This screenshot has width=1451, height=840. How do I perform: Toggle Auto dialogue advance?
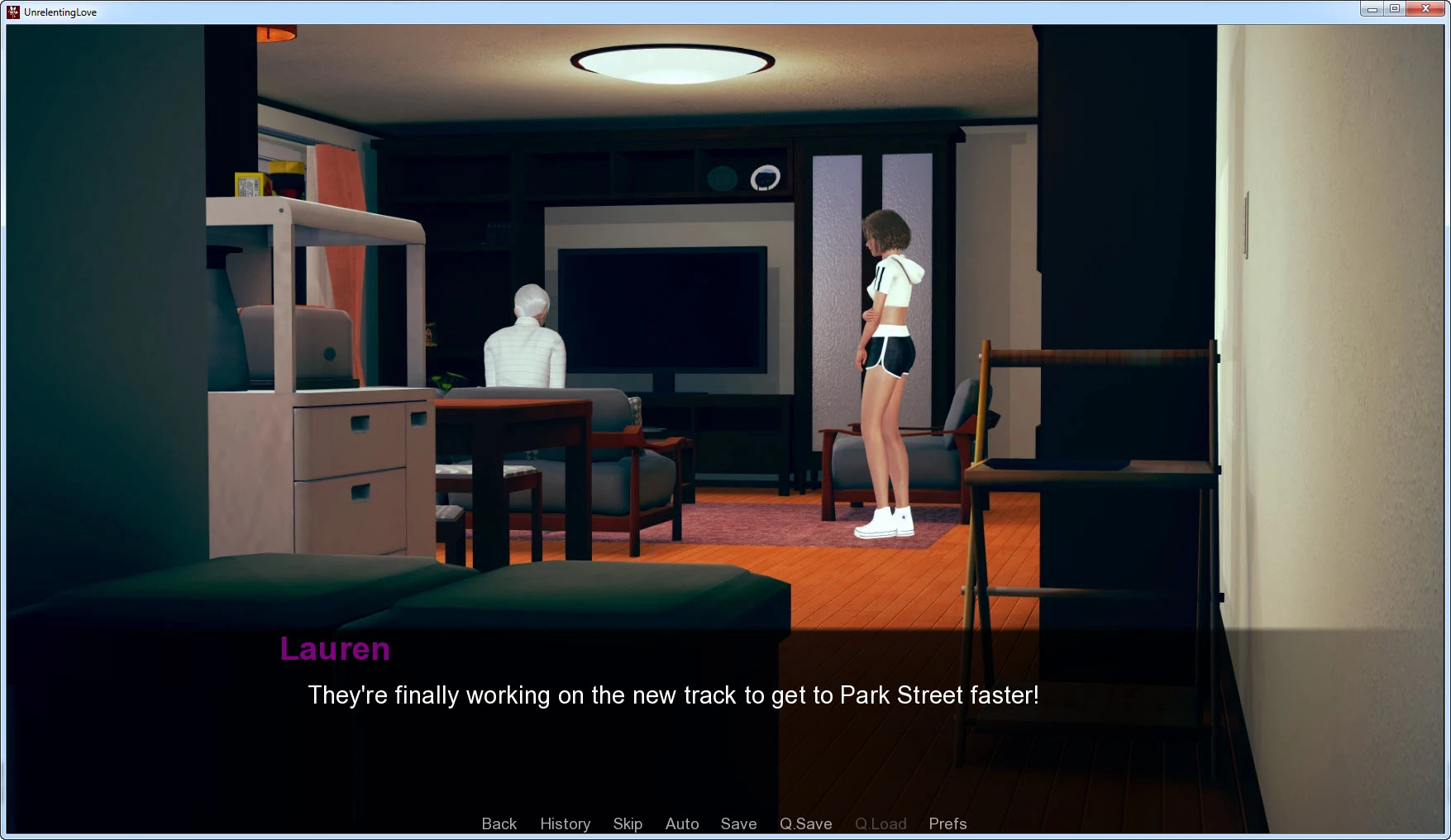pyautogui.click(x=682, y=823)
